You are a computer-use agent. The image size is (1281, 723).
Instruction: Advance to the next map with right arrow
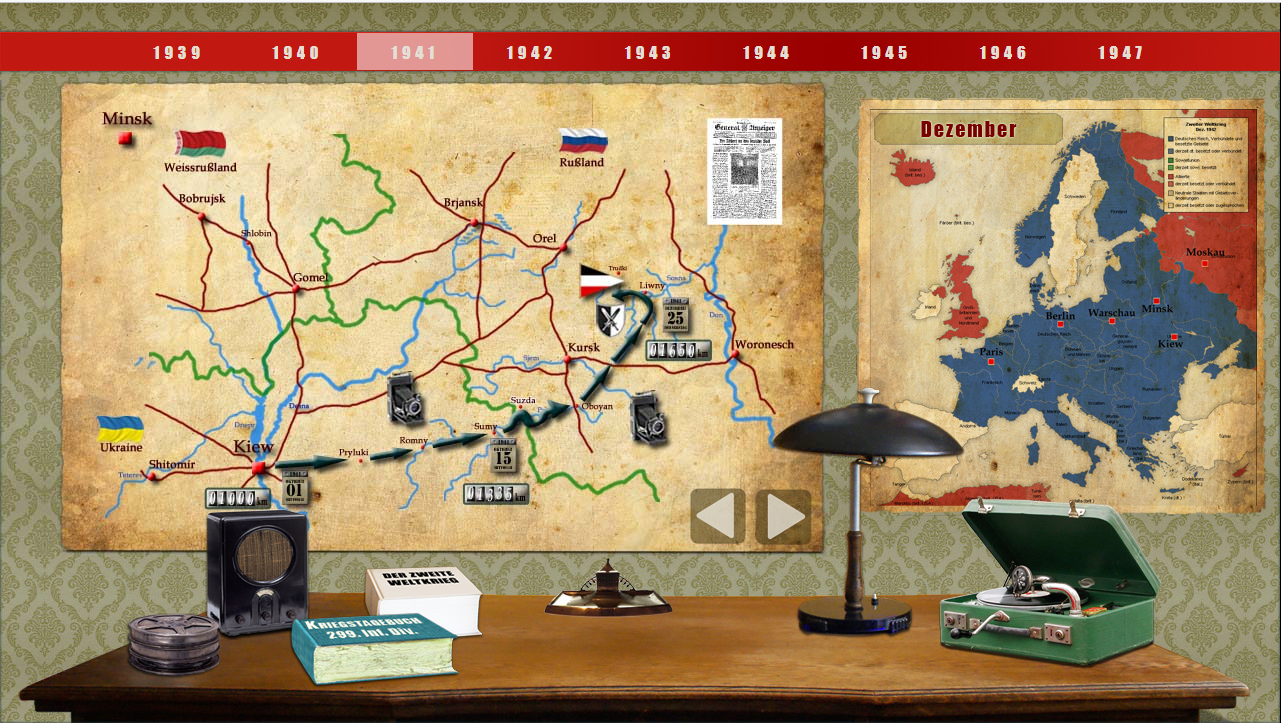pos(783,516)
